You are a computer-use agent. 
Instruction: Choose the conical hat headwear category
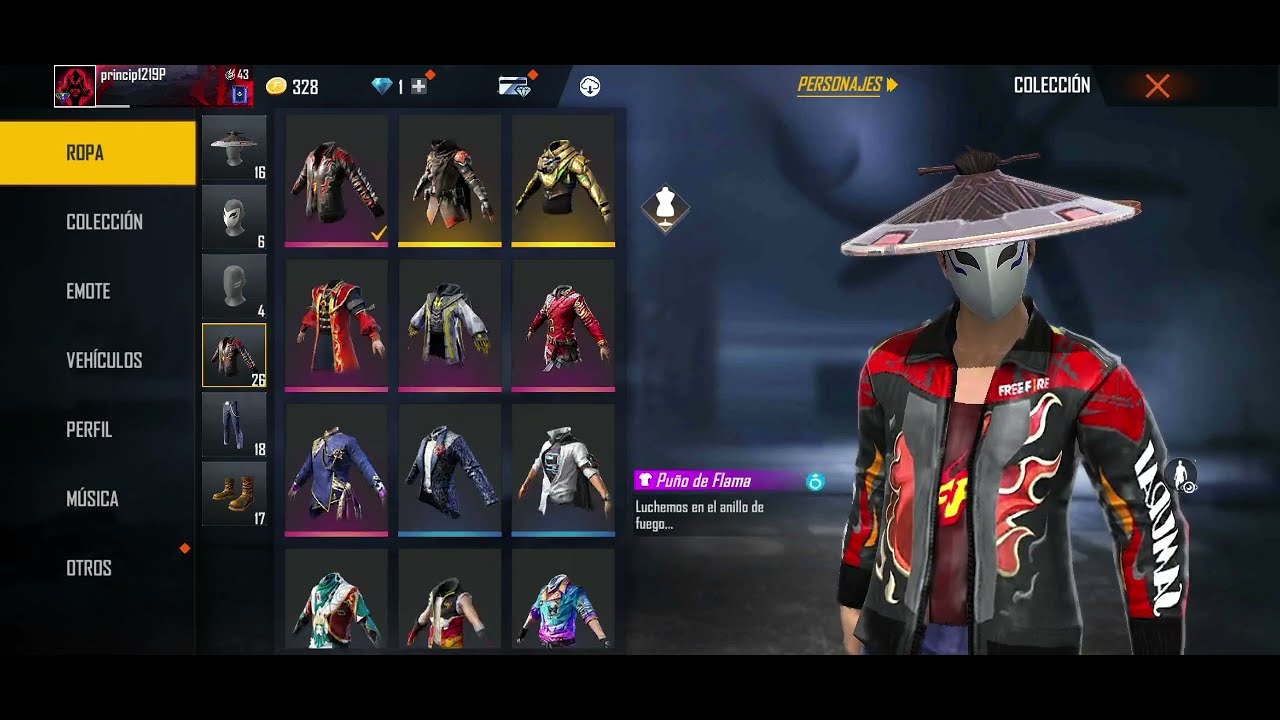tap(234, 147)
